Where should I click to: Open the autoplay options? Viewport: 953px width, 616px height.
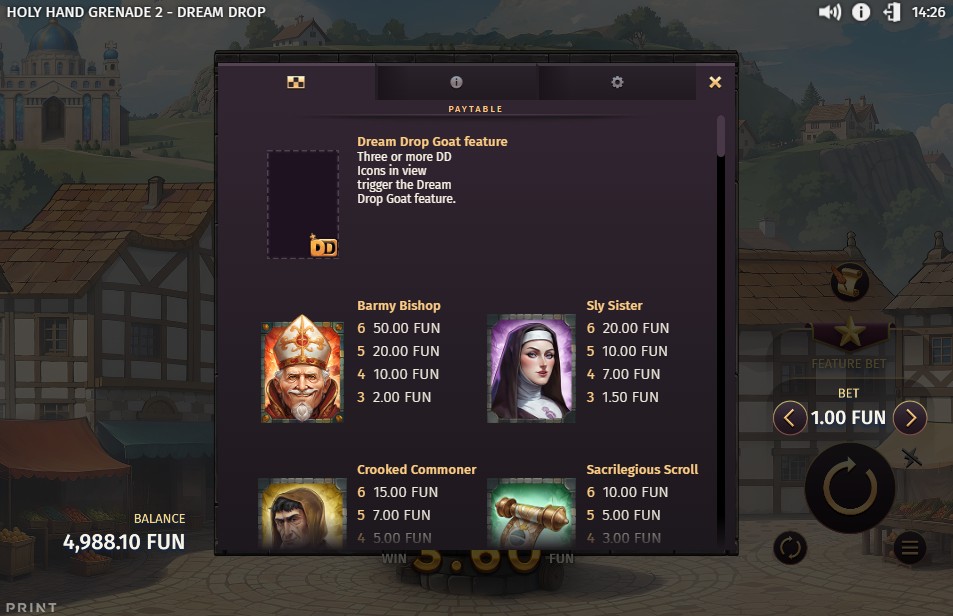790,547
